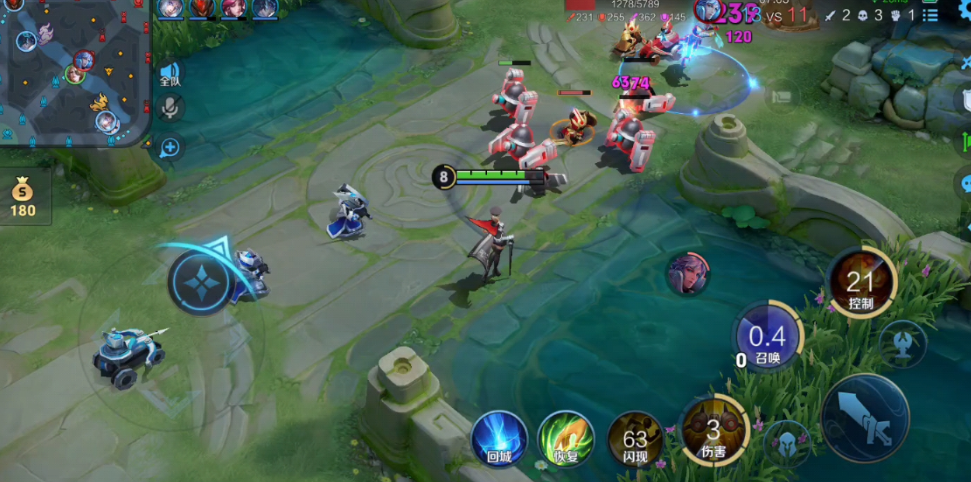The image size is (971, 482).
Task: Hit the sword basic attack button
Action: point(865,417)
